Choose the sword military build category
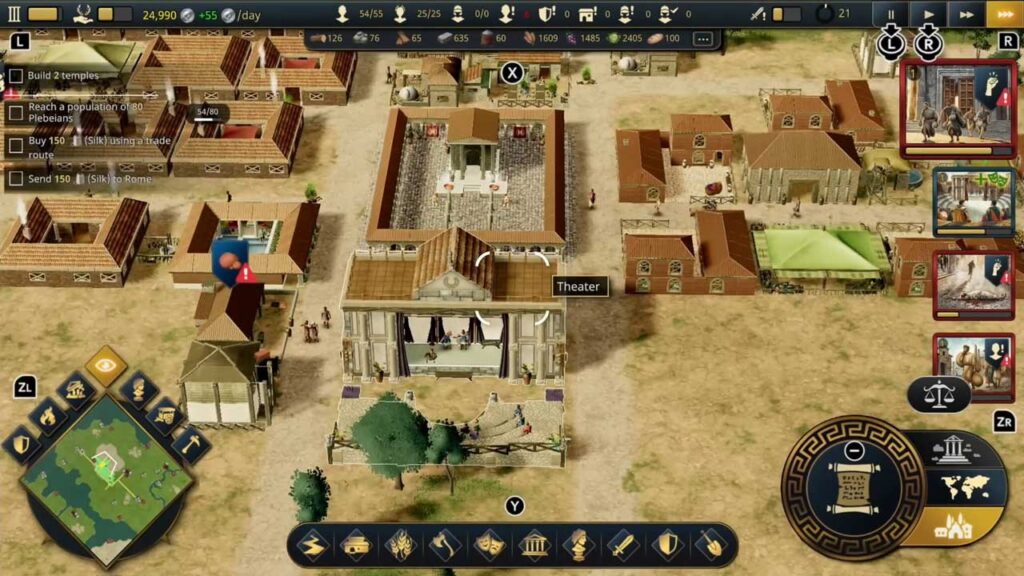Image resolution: width=1024 pixels, height=576 pixels. coord(621,545)
